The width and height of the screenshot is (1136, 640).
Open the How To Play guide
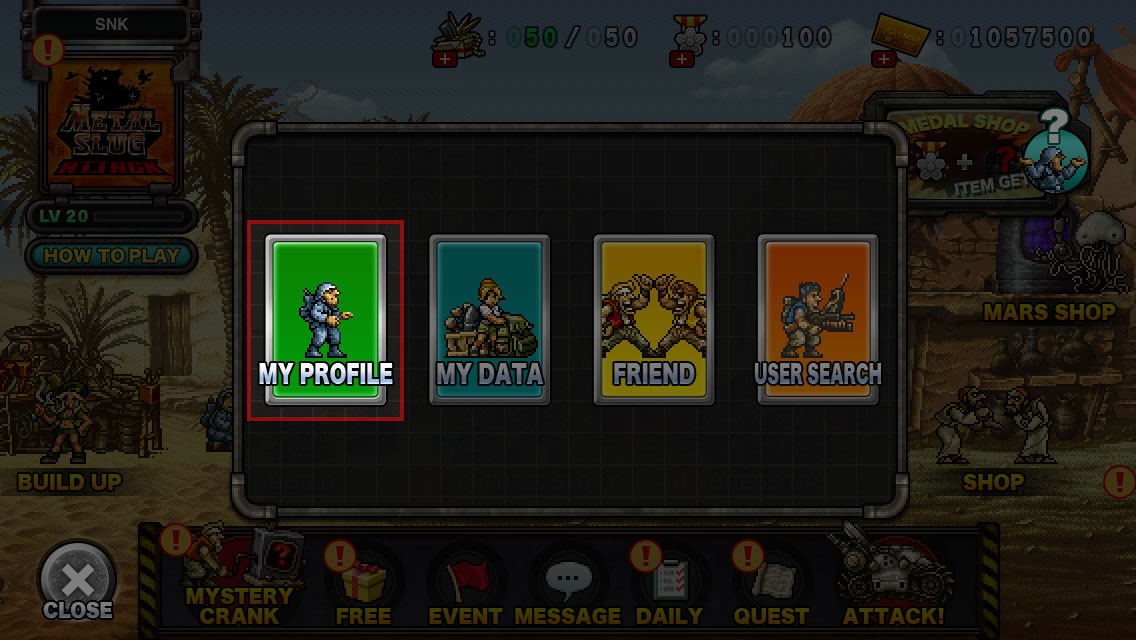pyautogui.click(x=111, y=255)
